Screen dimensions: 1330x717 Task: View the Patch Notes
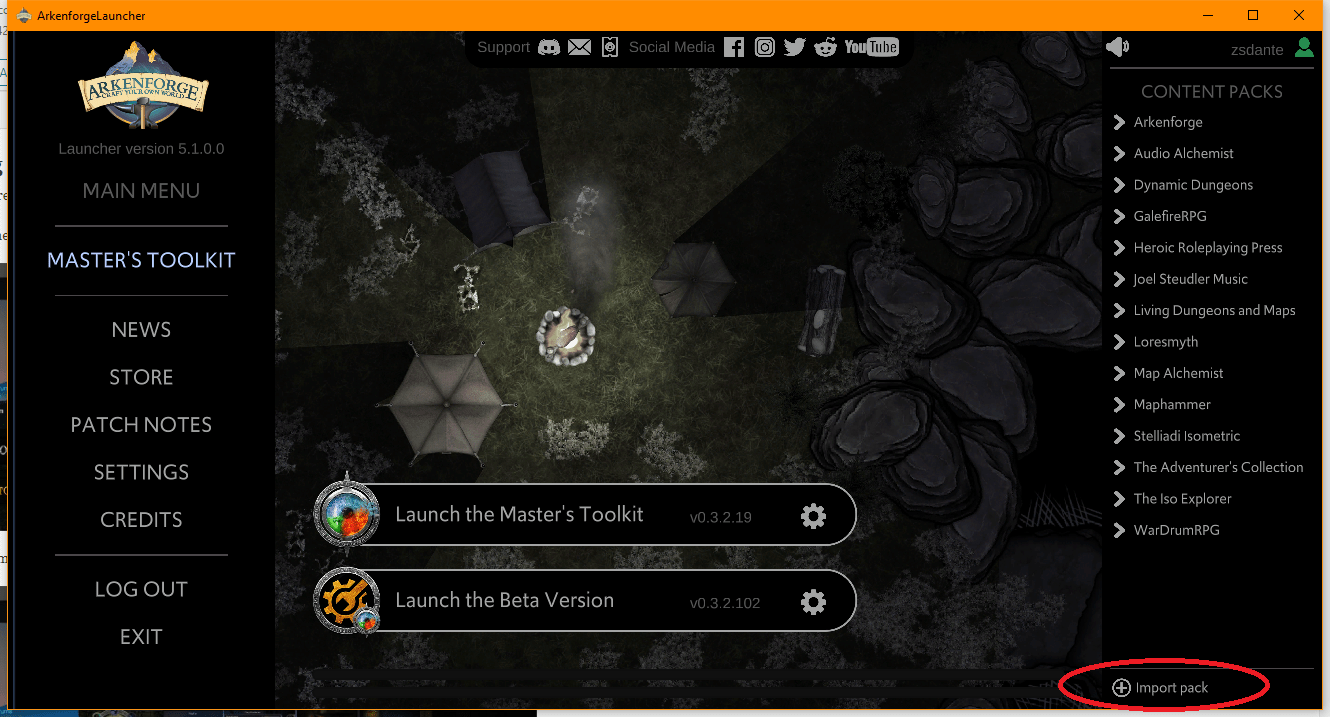point(141,425)
